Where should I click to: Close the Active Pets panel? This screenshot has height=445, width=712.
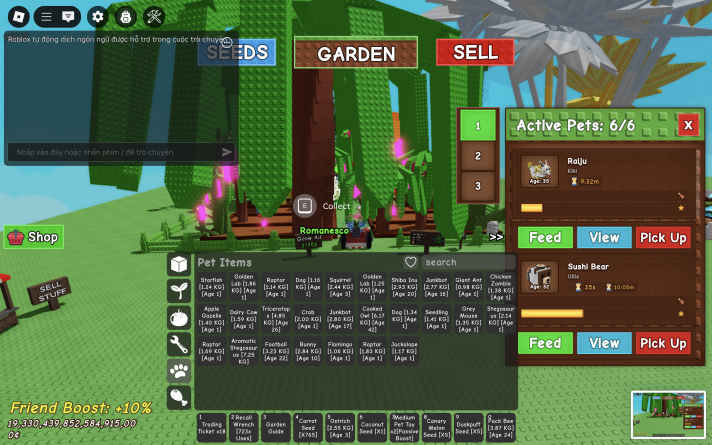[x=687, y=125]
